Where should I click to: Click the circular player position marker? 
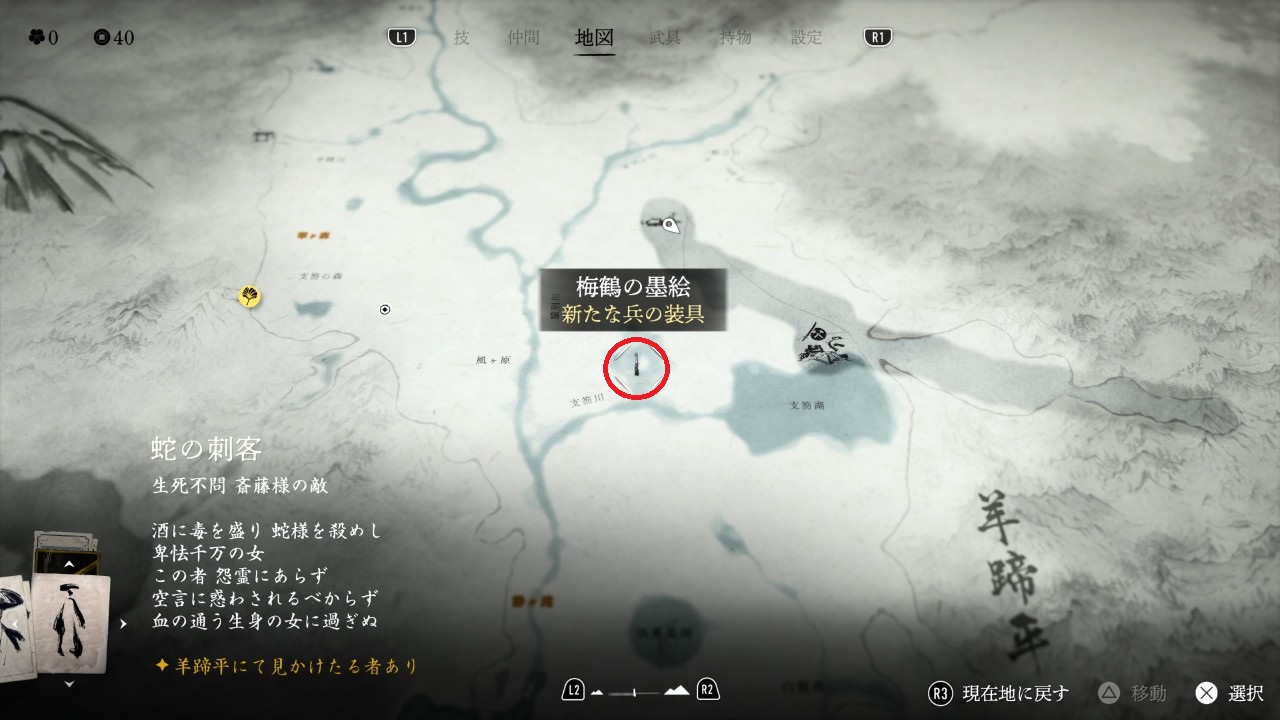(385, 310)
